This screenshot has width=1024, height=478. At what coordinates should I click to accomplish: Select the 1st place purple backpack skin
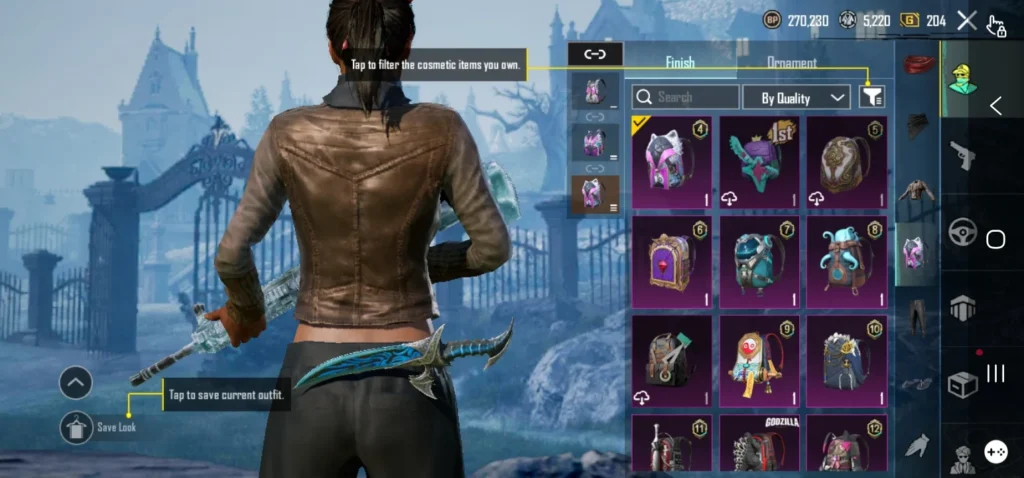pyautogui.click(x=760, y=162)
